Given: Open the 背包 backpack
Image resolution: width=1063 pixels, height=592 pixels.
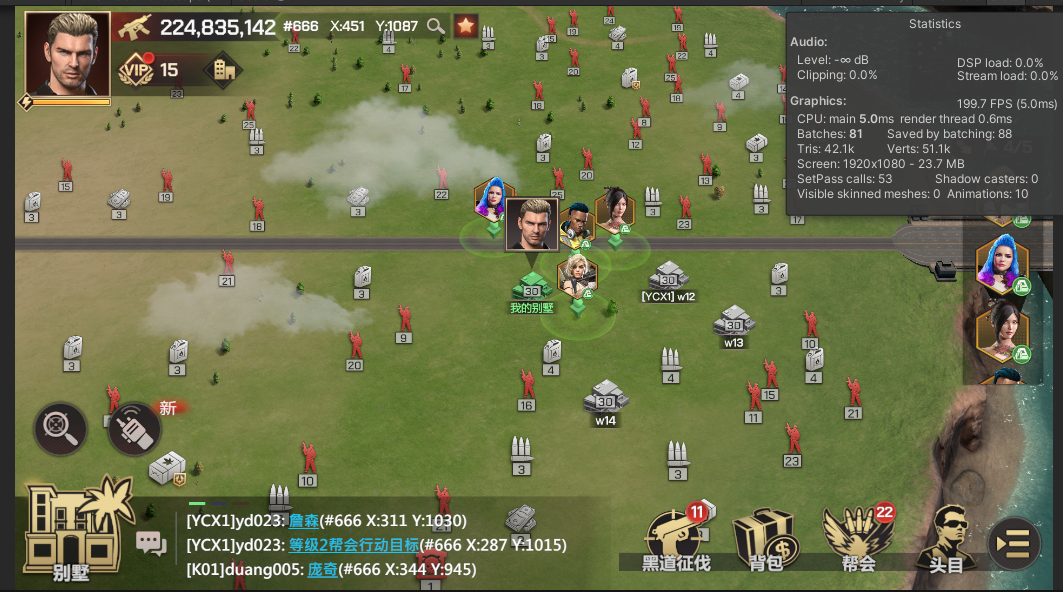Looking at the screenshot, I should 765,540.
